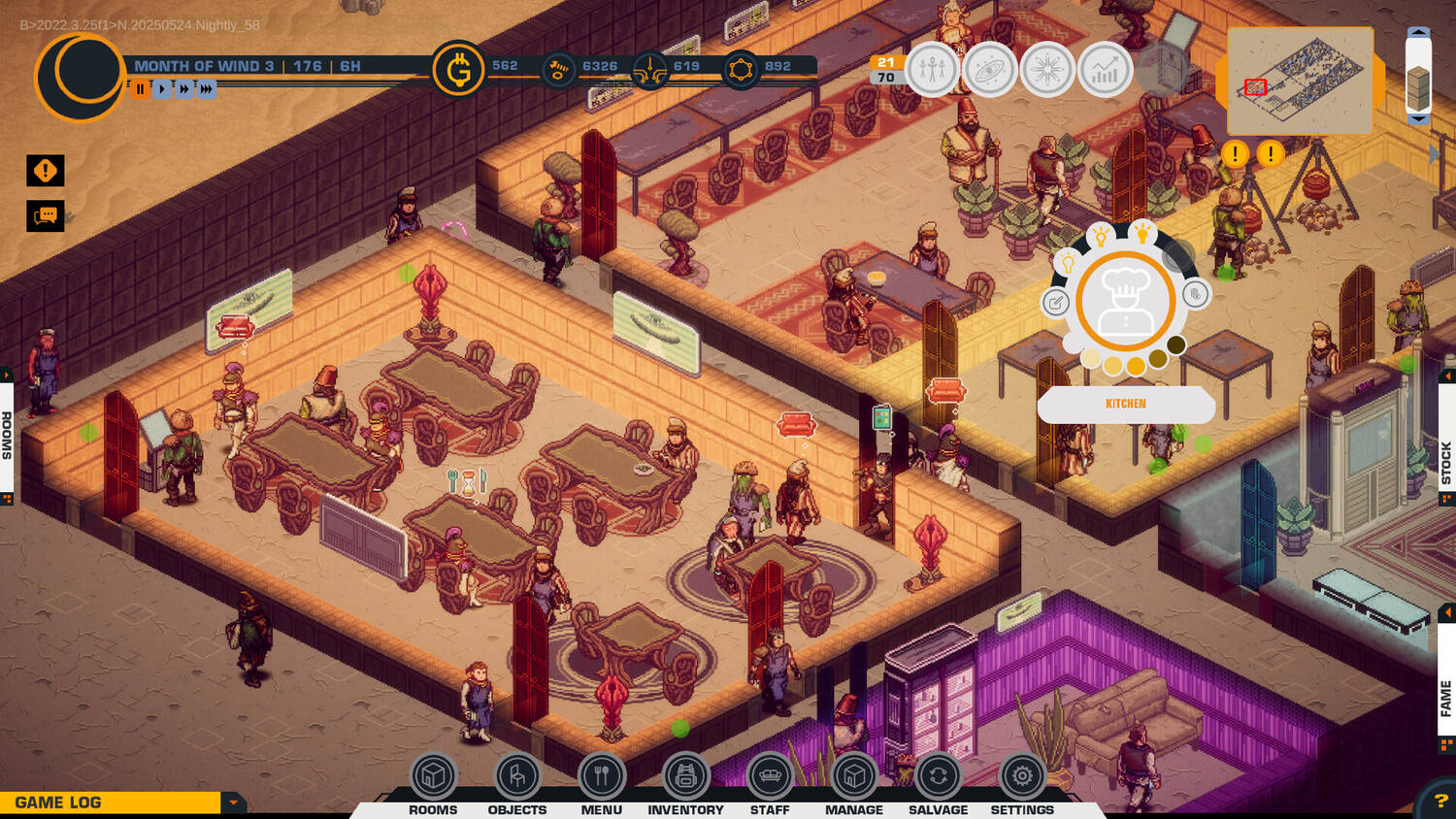Open the fork-and-knife Menu button
The image size is (1456, 819).
(602, 776)
